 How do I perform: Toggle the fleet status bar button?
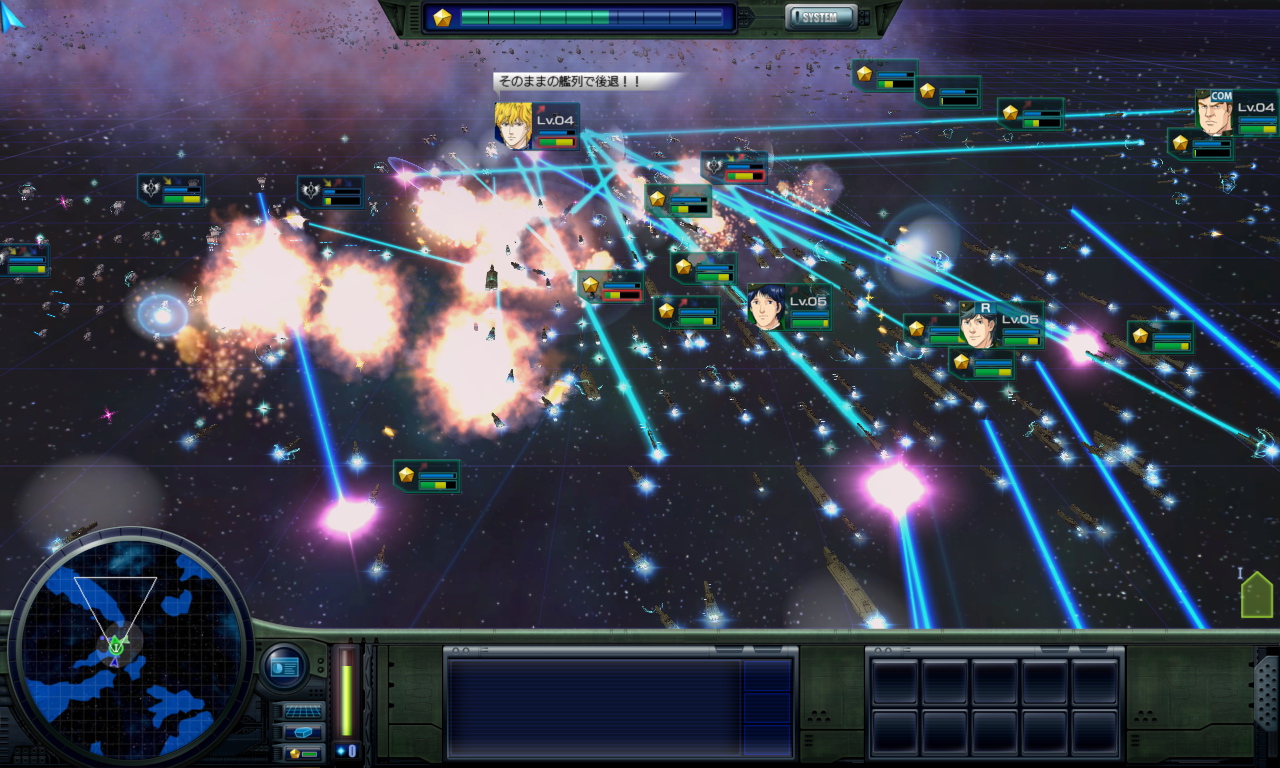304,752
